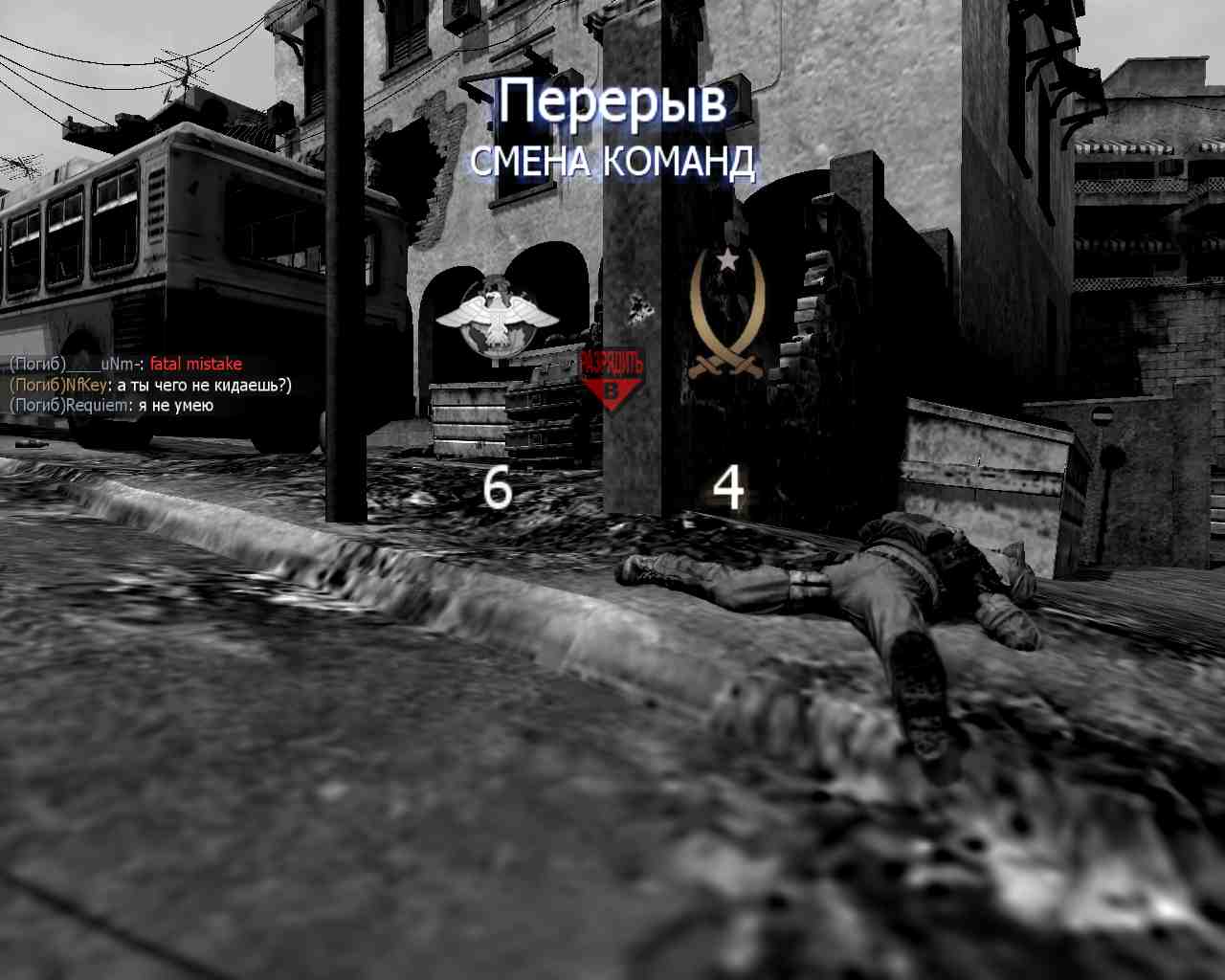Click the Marines team score 6
This screenshot has height=980, width=1225.
pos(496,488)
